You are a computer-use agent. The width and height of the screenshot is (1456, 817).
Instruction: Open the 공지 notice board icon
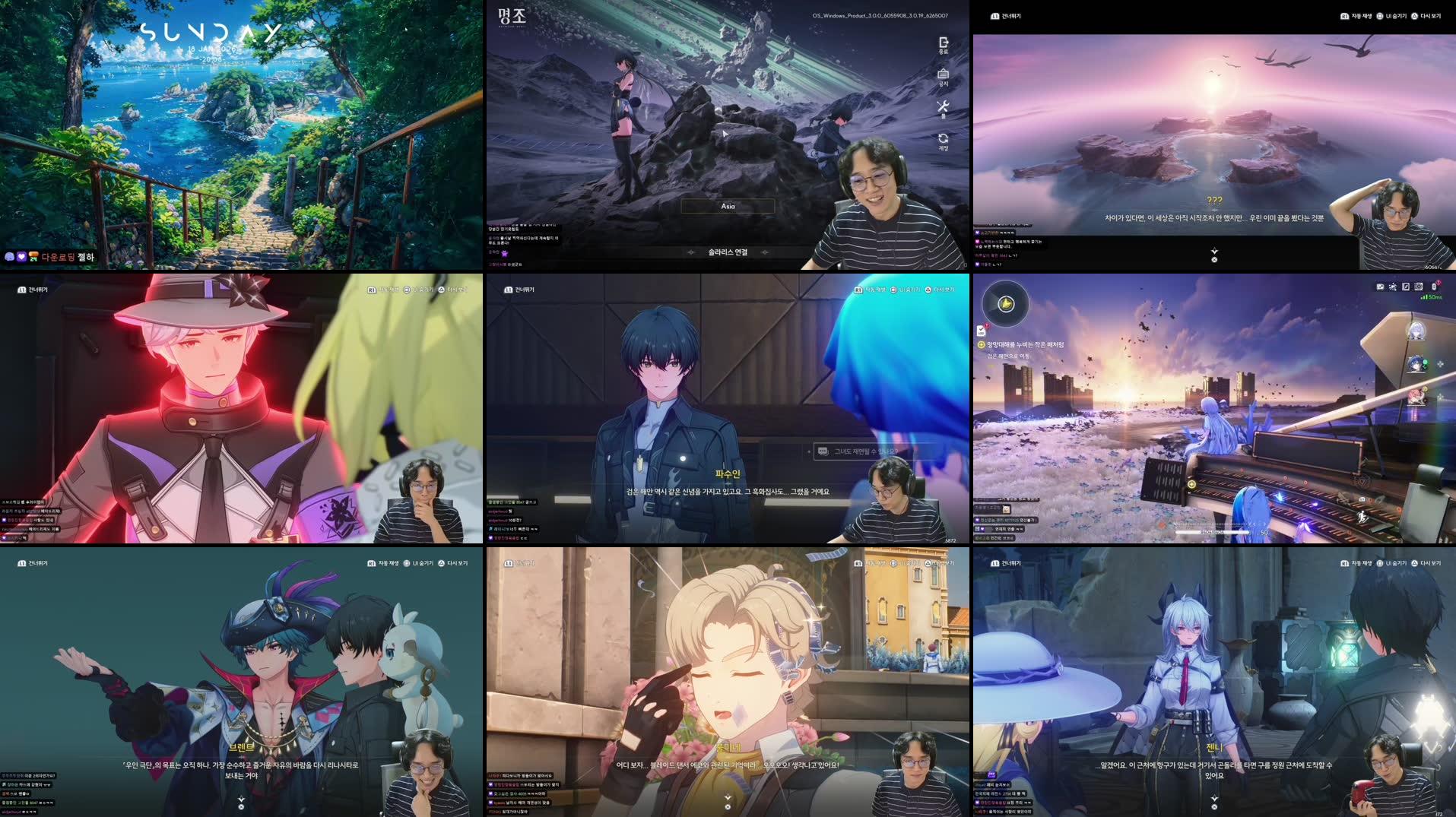tap(943, 74)
